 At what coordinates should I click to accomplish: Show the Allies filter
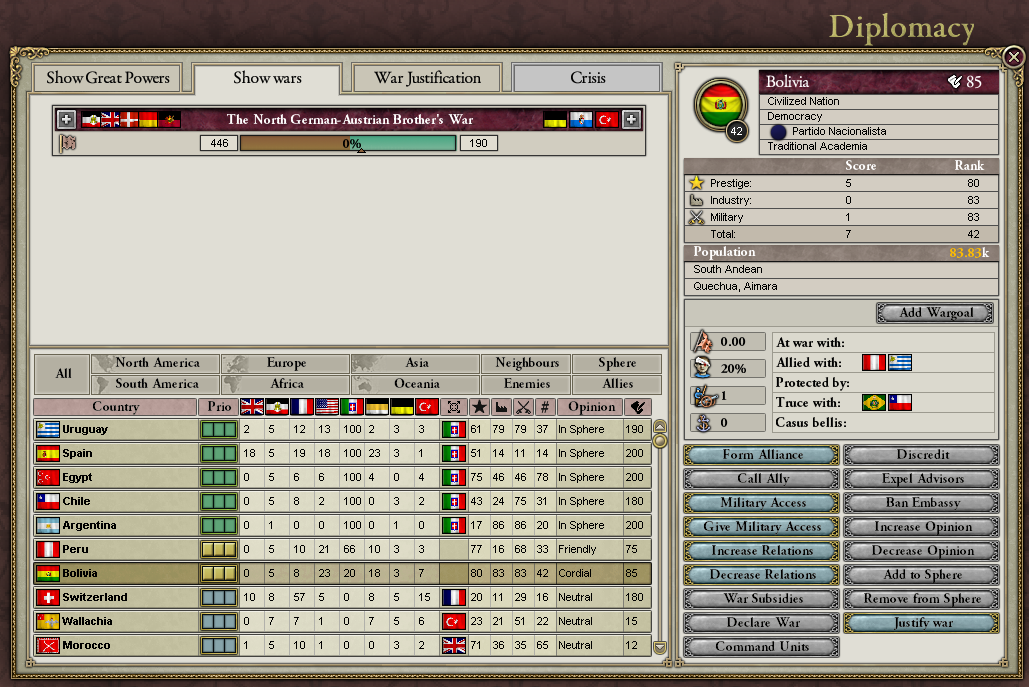(617, 384)
